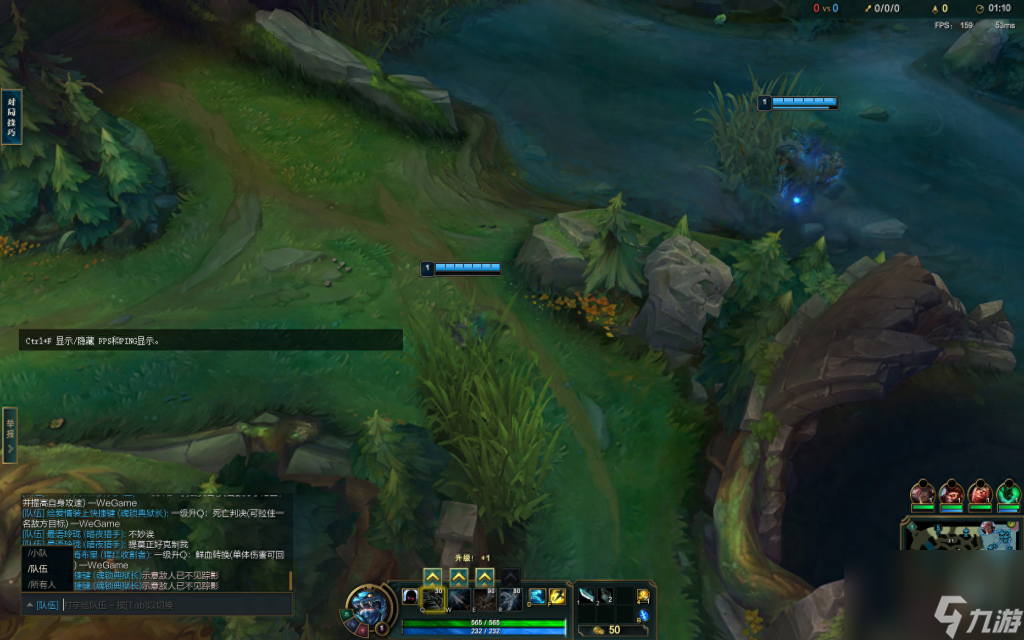Select the blade item in slot 1
Viewport: 1024px width, 640px height.
tap(587, 596)
